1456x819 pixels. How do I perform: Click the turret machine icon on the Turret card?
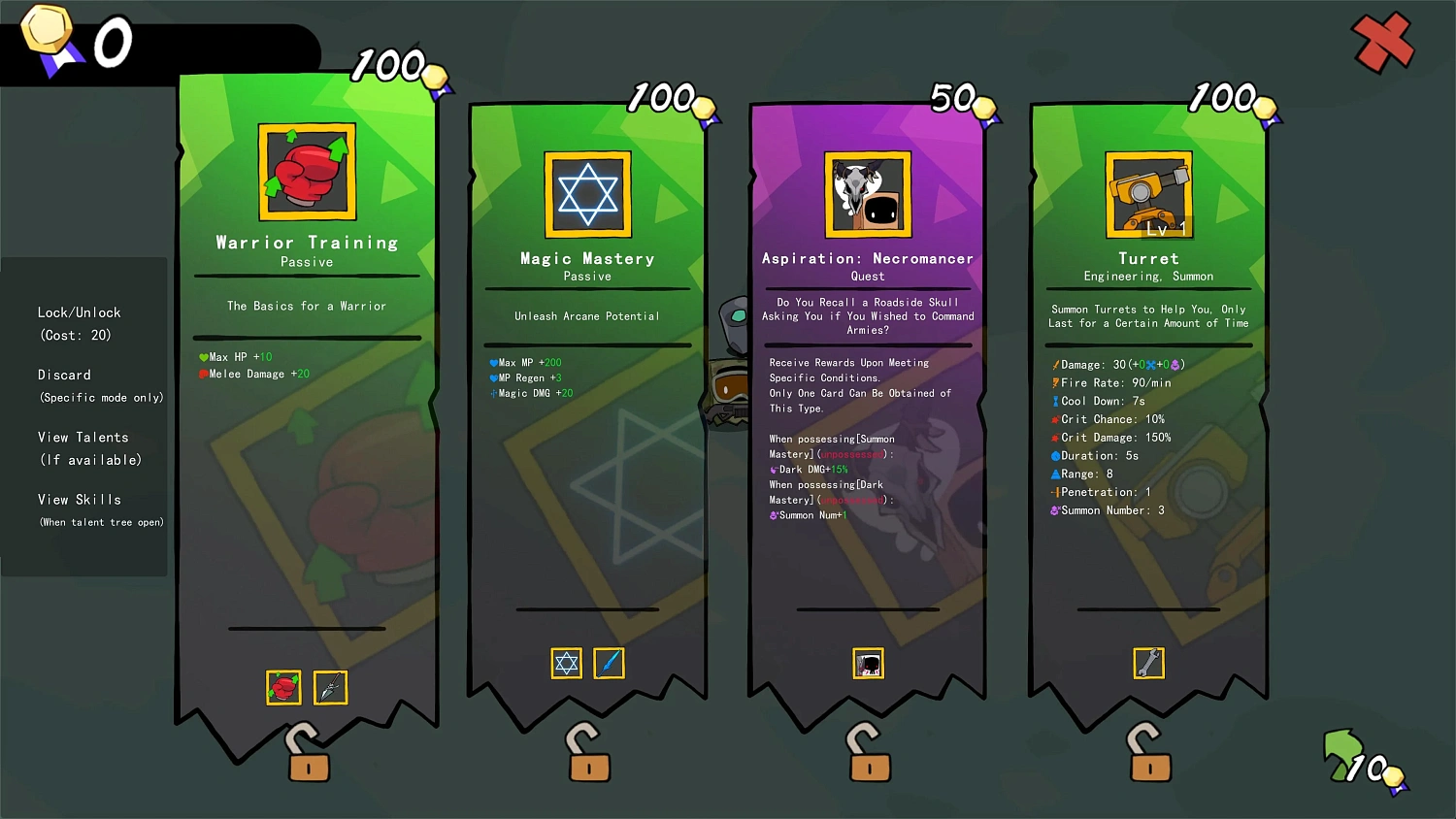pyautogui.click(x=1148, y=193)
